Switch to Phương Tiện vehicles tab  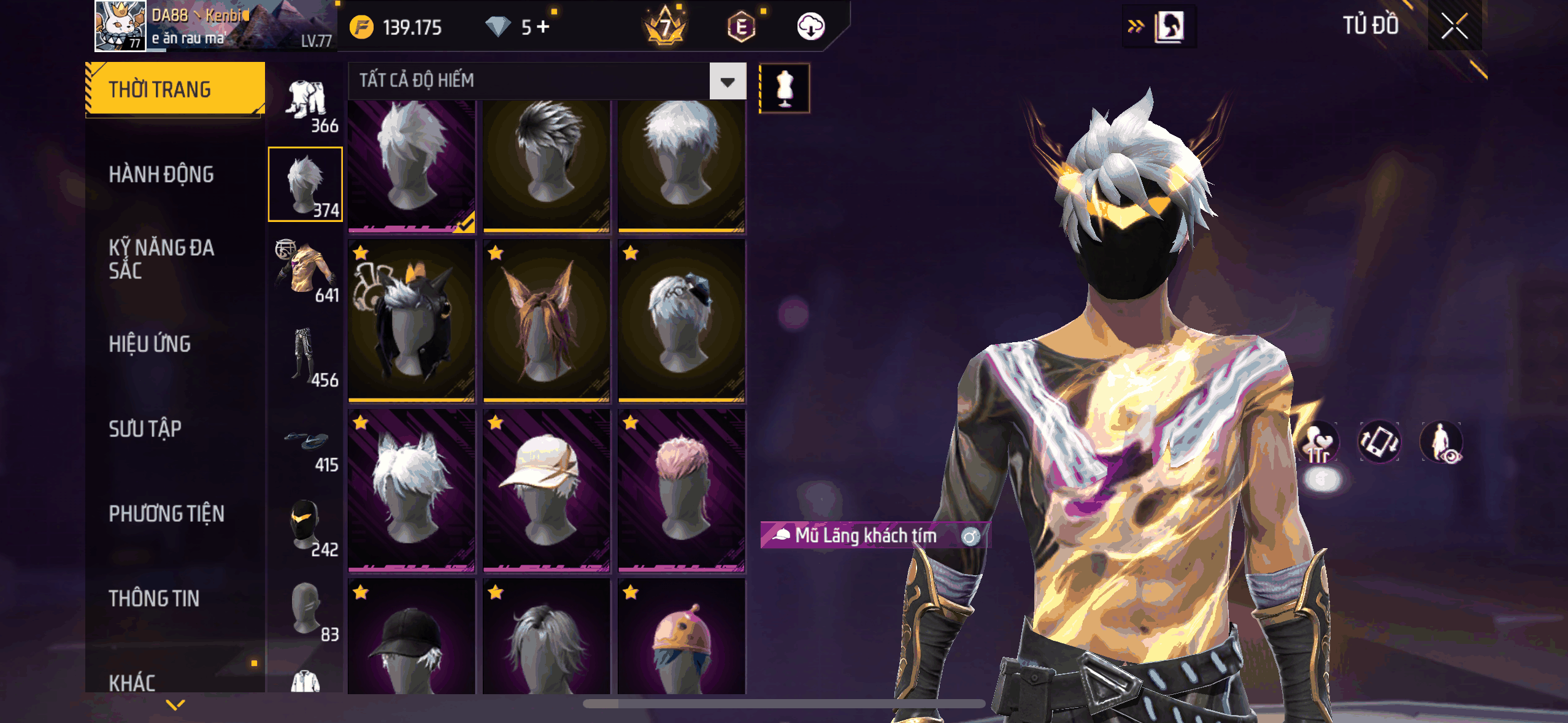point(166,514)
